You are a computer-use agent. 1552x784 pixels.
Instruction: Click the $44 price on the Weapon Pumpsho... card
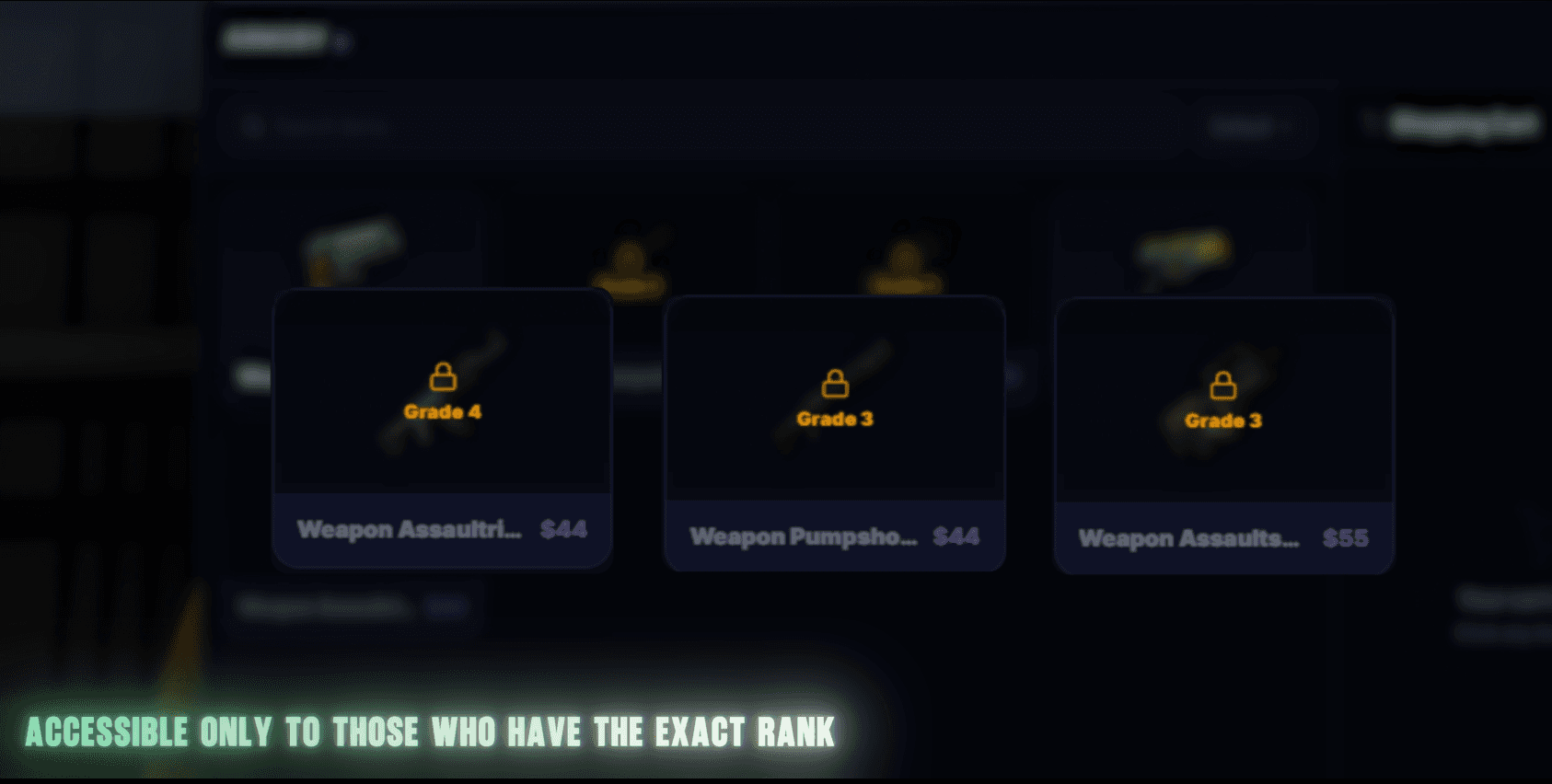click(x=956, y=536)
